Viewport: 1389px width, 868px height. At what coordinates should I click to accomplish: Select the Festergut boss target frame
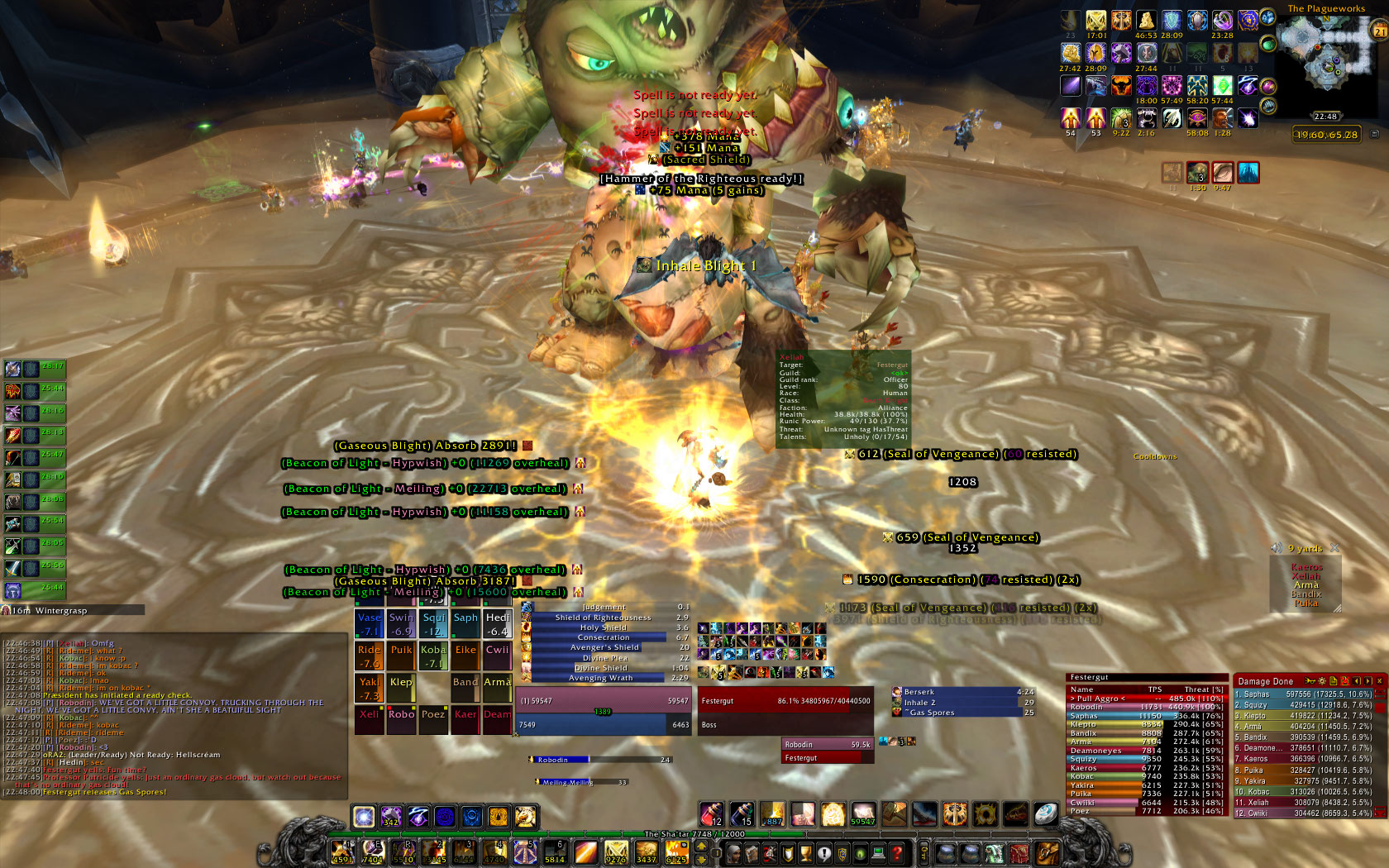click(x=785, y=700)
